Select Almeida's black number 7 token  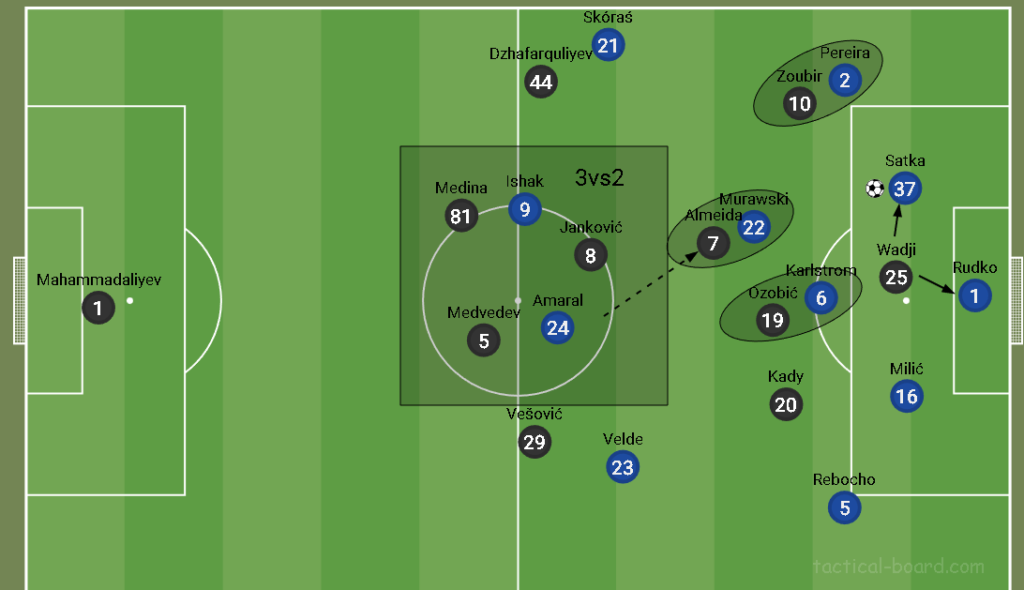click(713, 243)
